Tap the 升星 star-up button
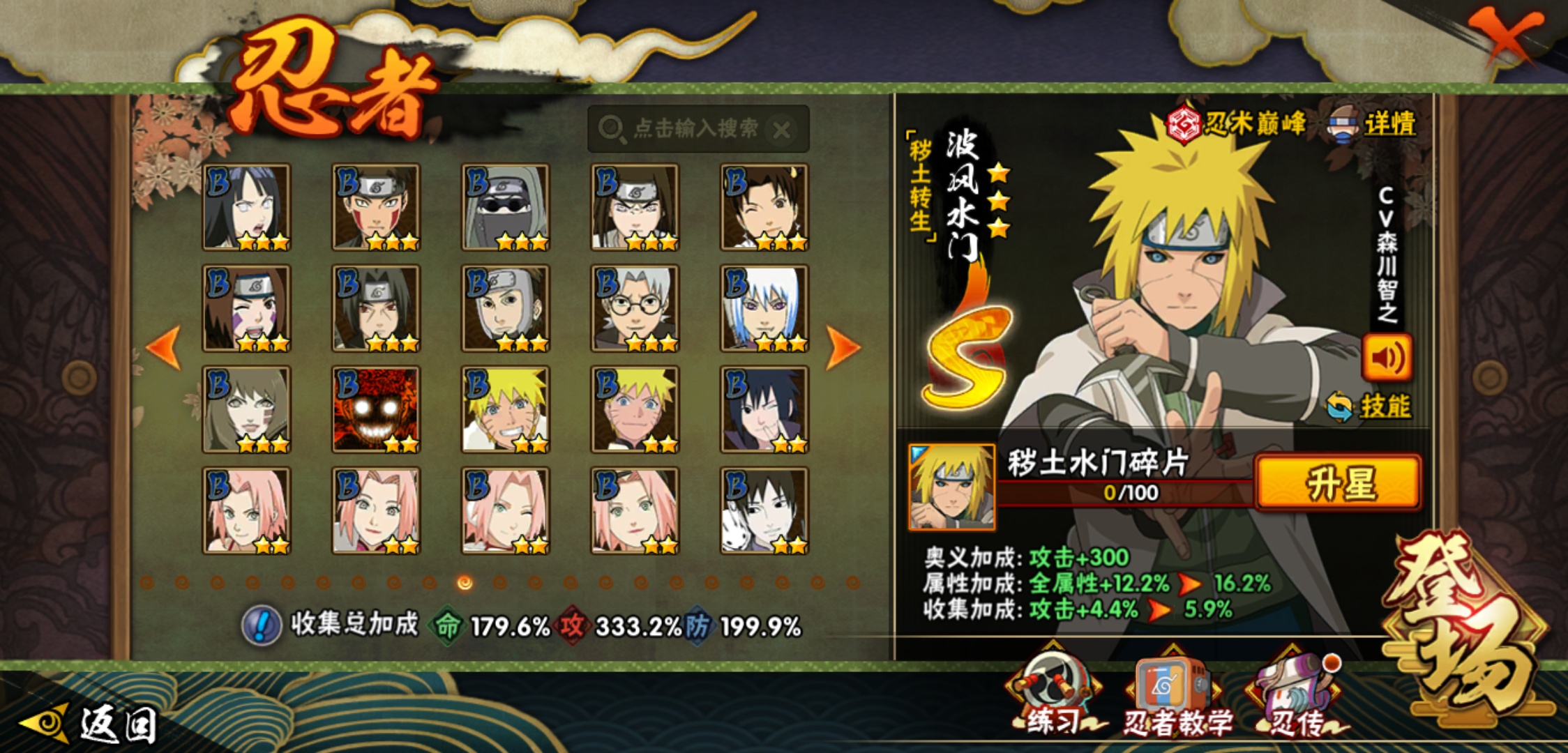The width and height of the screenshot is (1568, 753). [x=1338, y=483]
